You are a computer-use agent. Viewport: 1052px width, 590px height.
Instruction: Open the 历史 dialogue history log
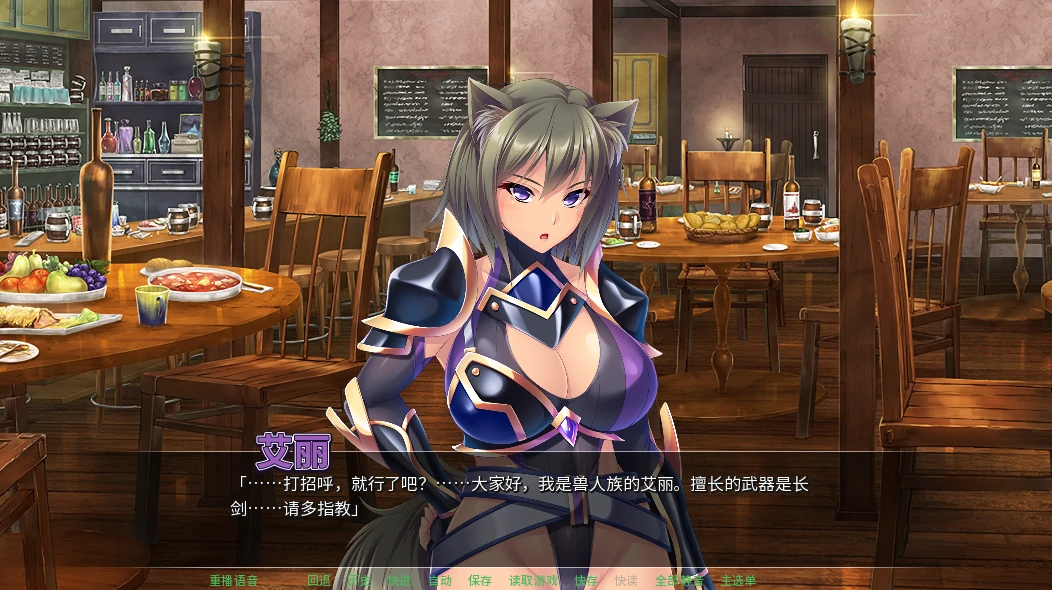pyautogui.click(x=359, y=580)
